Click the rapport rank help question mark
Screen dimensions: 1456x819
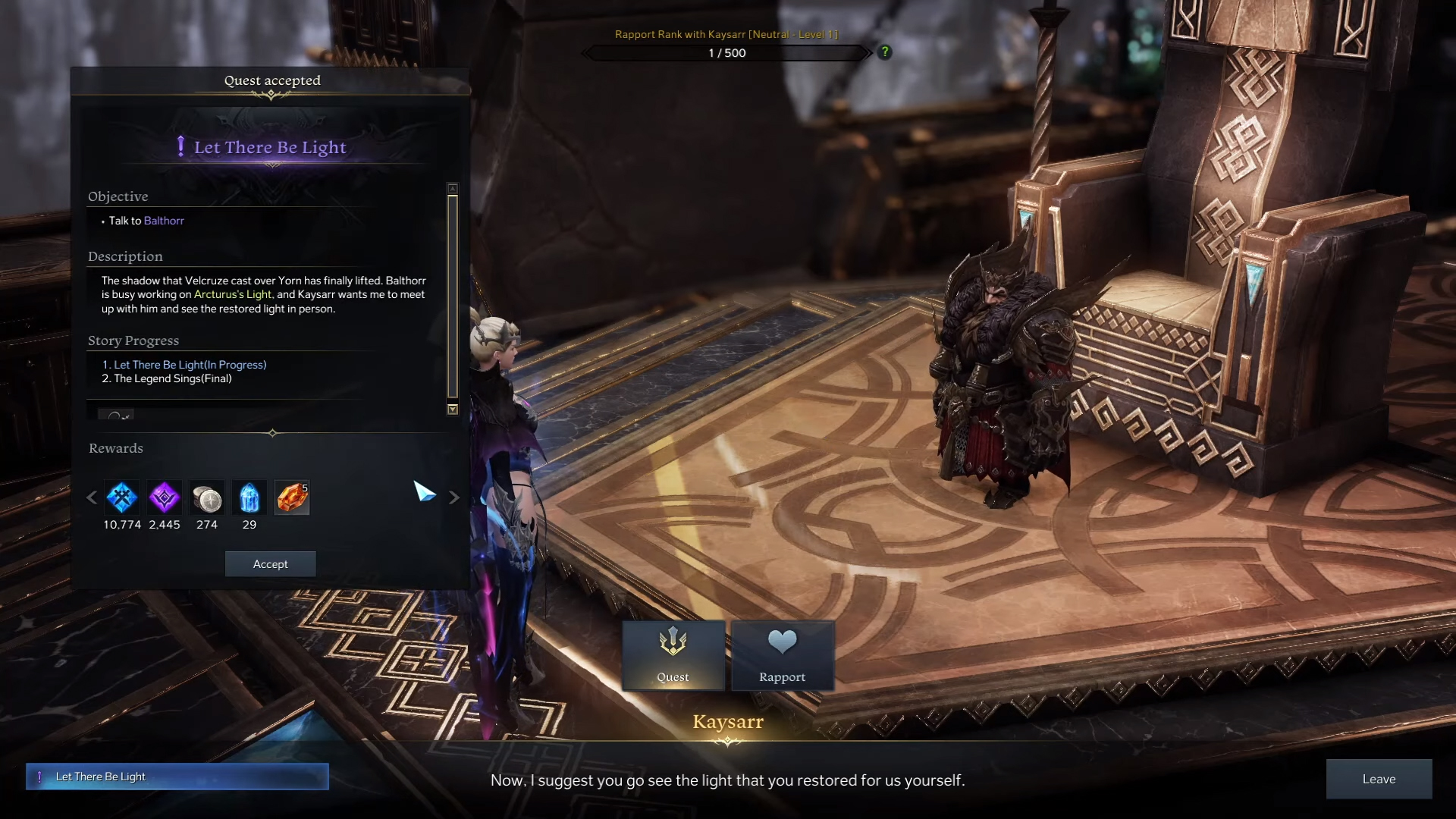point(884,52)
